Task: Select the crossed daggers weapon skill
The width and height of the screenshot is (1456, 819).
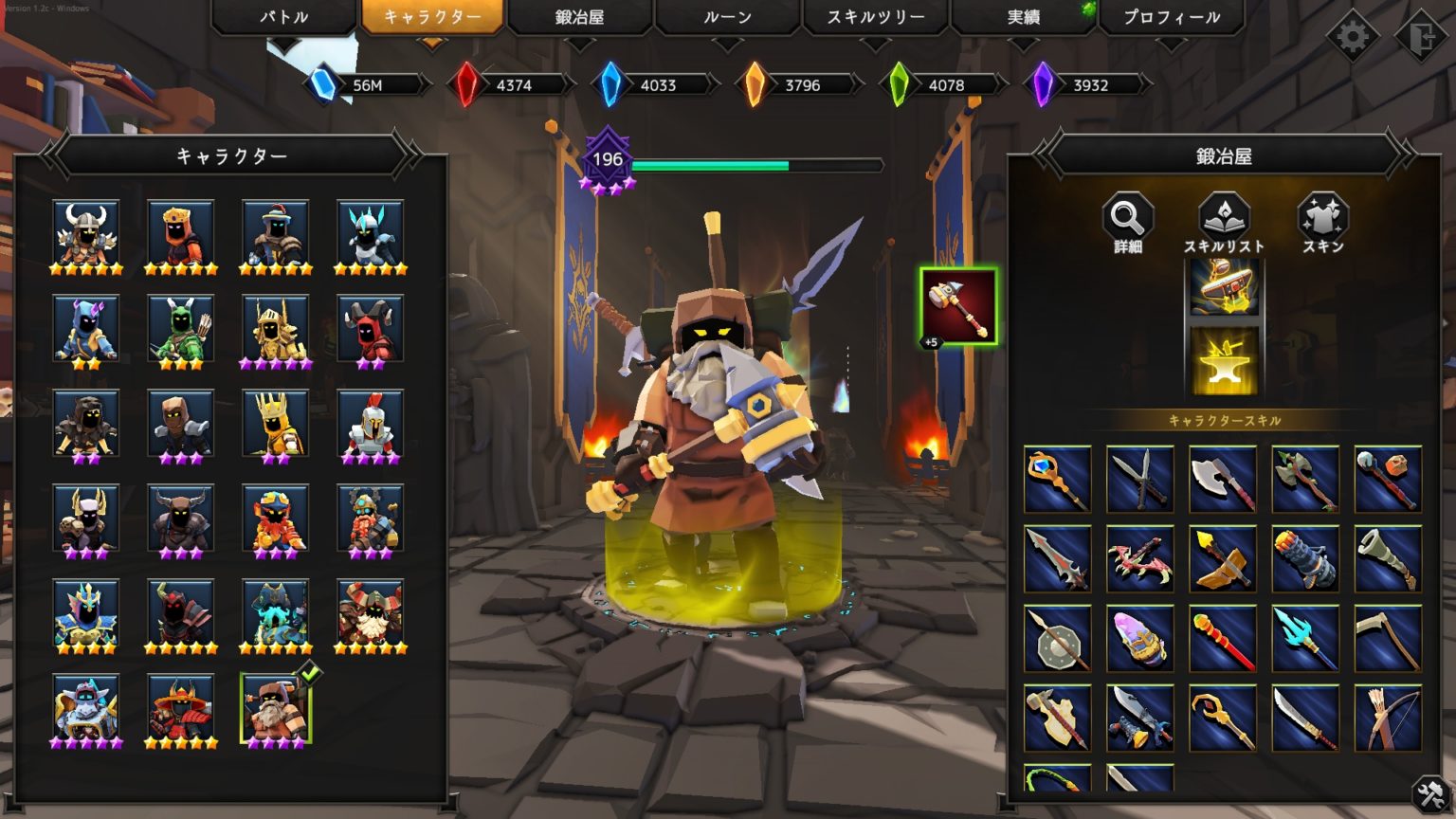Action: click(1139, 479)
